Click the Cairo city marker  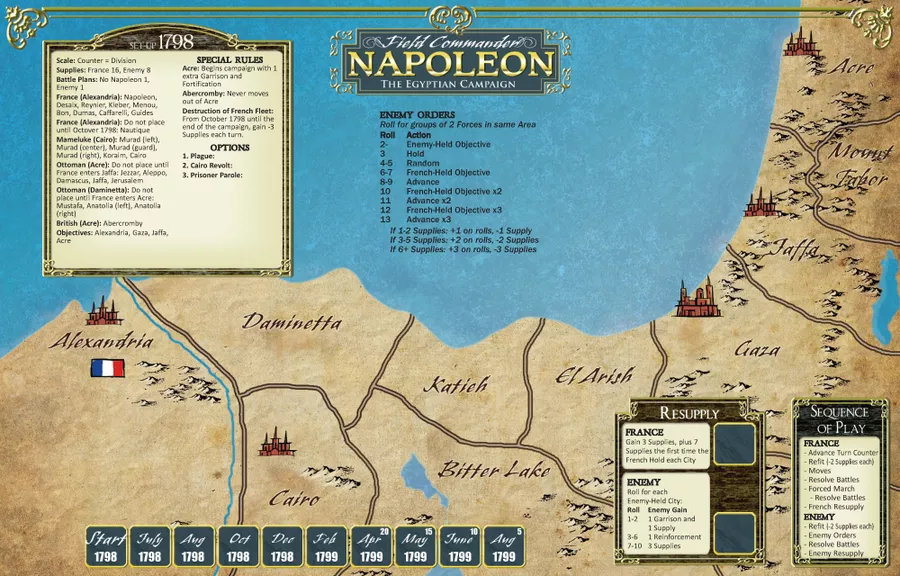(x=277, y=441)
